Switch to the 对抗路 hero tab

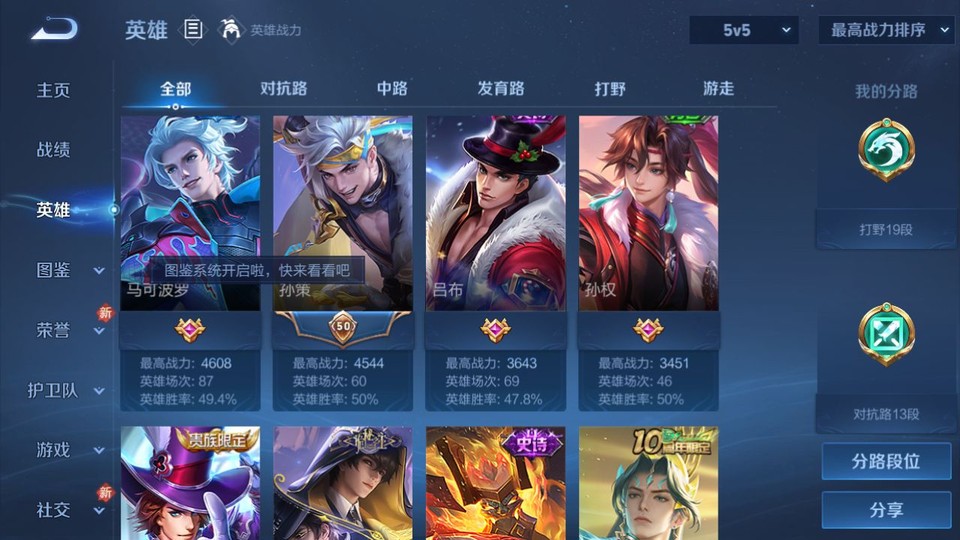click(283, 89)
